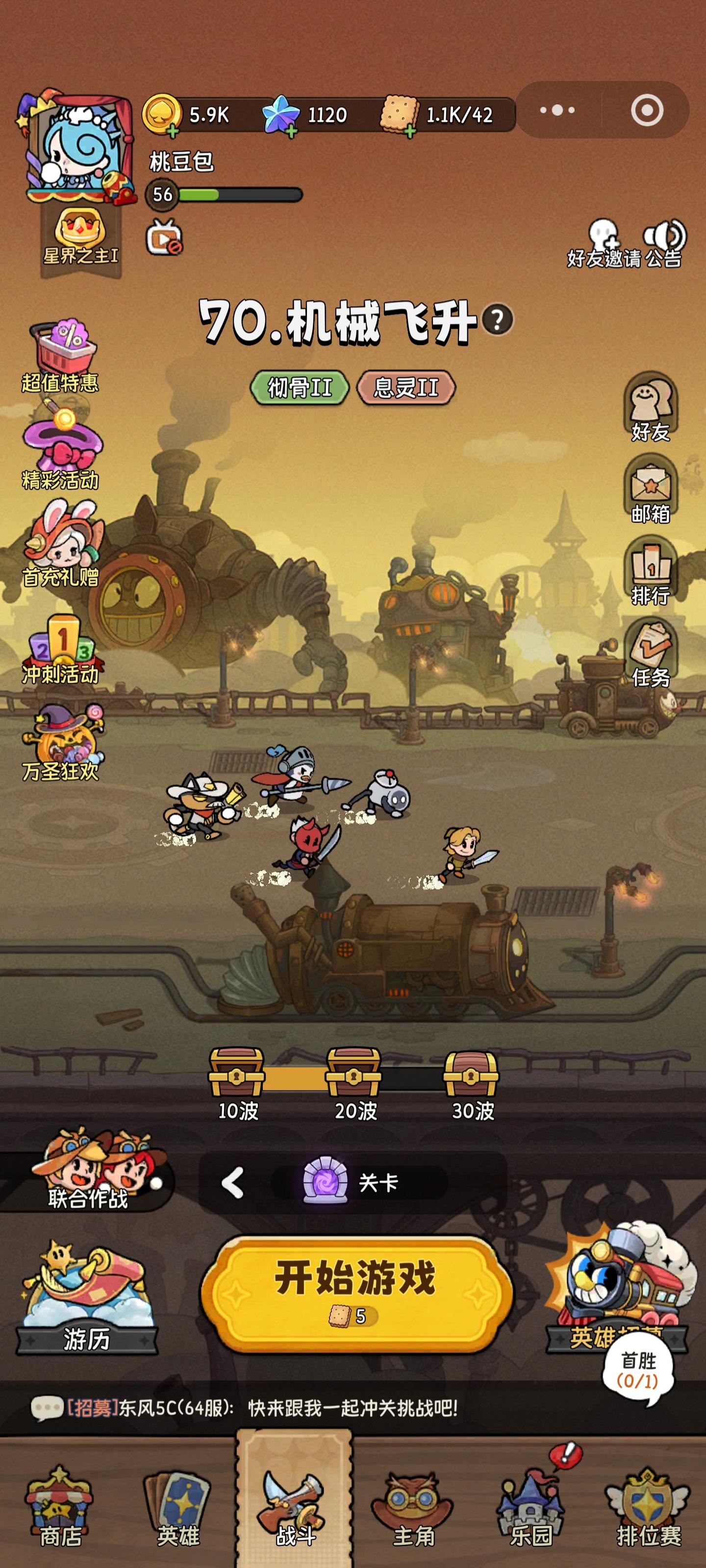This screenshot has width=706, height=1568.
Task: Open the 排行 rankings
Action: 651,566
